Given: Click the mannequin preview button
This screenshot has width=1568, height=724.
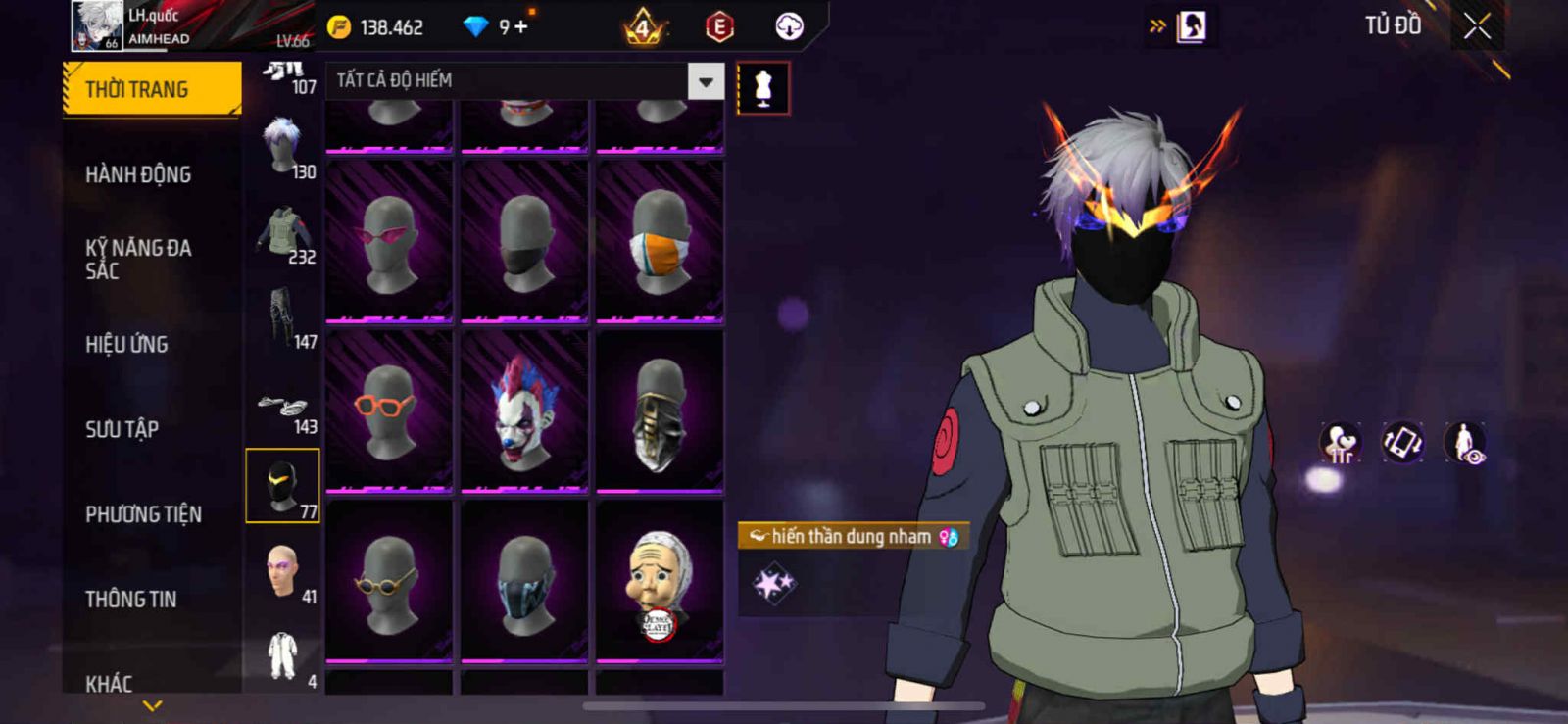Looking at the screenshot, I should click(x=763, y=89).
